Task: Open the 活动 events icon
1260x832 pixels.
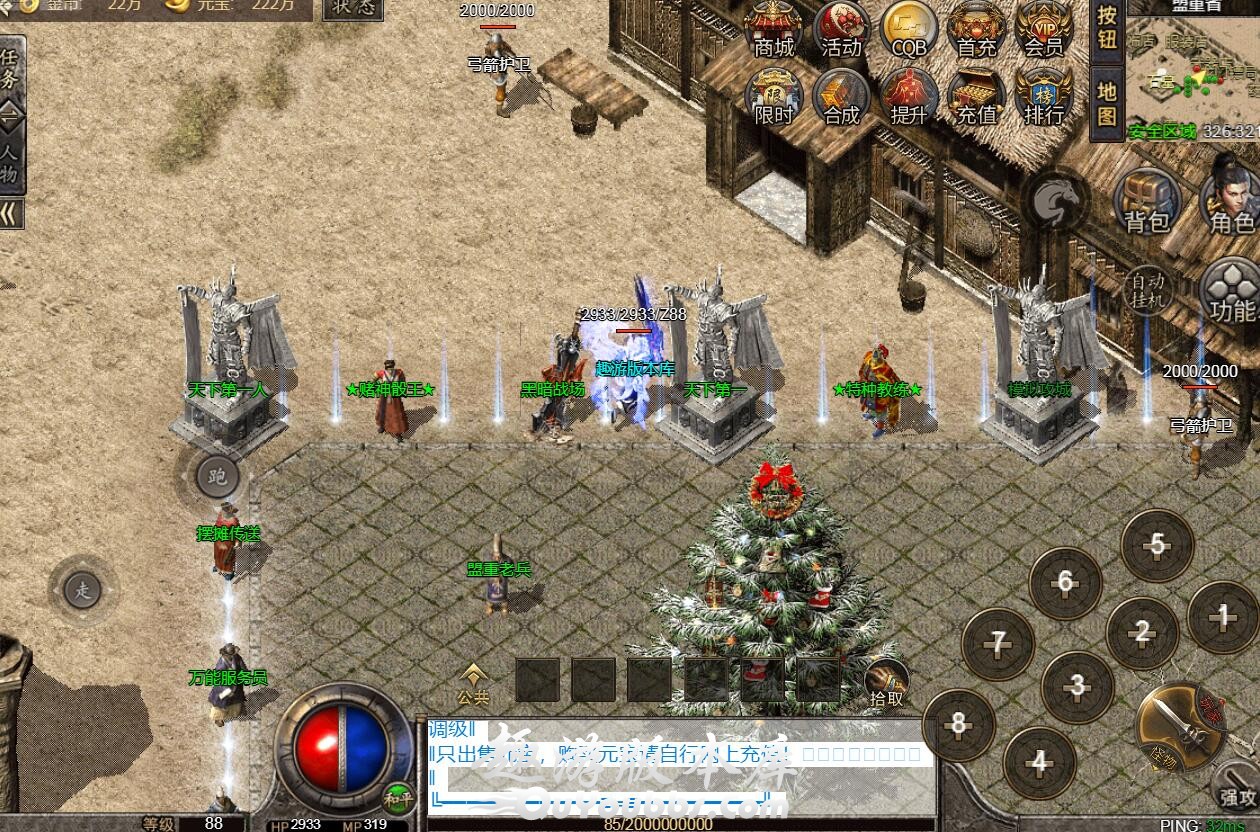Action: pyautogui.click(x=841, y=30)
